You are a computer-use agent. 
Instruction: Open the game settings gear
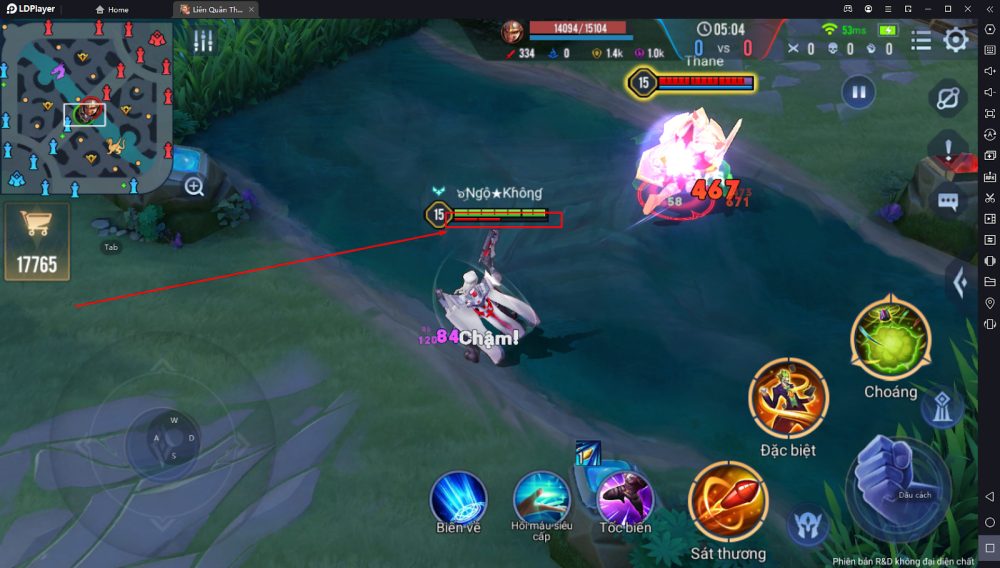tap(956, 40)
